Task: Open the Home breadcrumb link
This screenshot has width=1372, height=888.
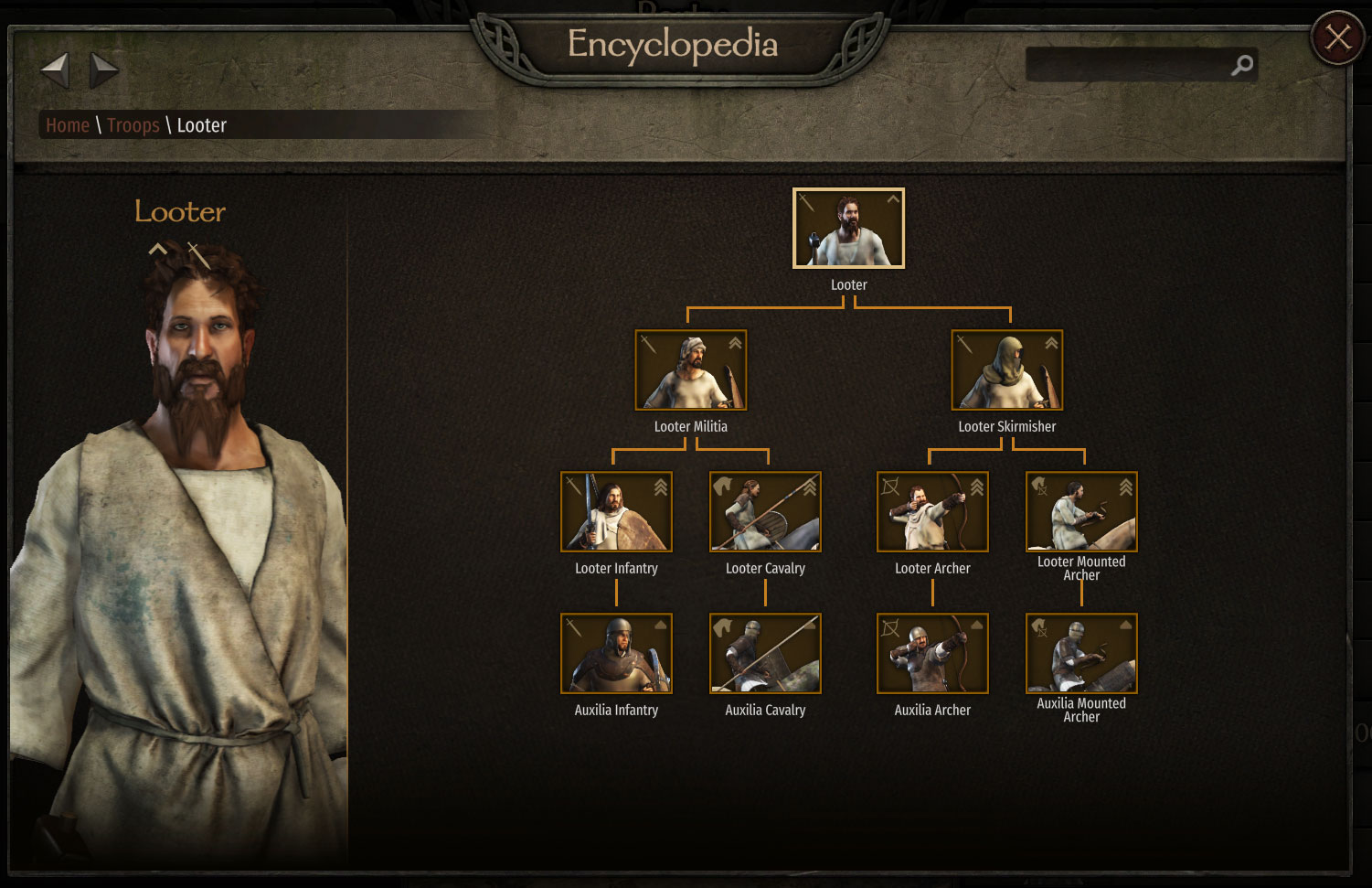Action: click(68, 125)
